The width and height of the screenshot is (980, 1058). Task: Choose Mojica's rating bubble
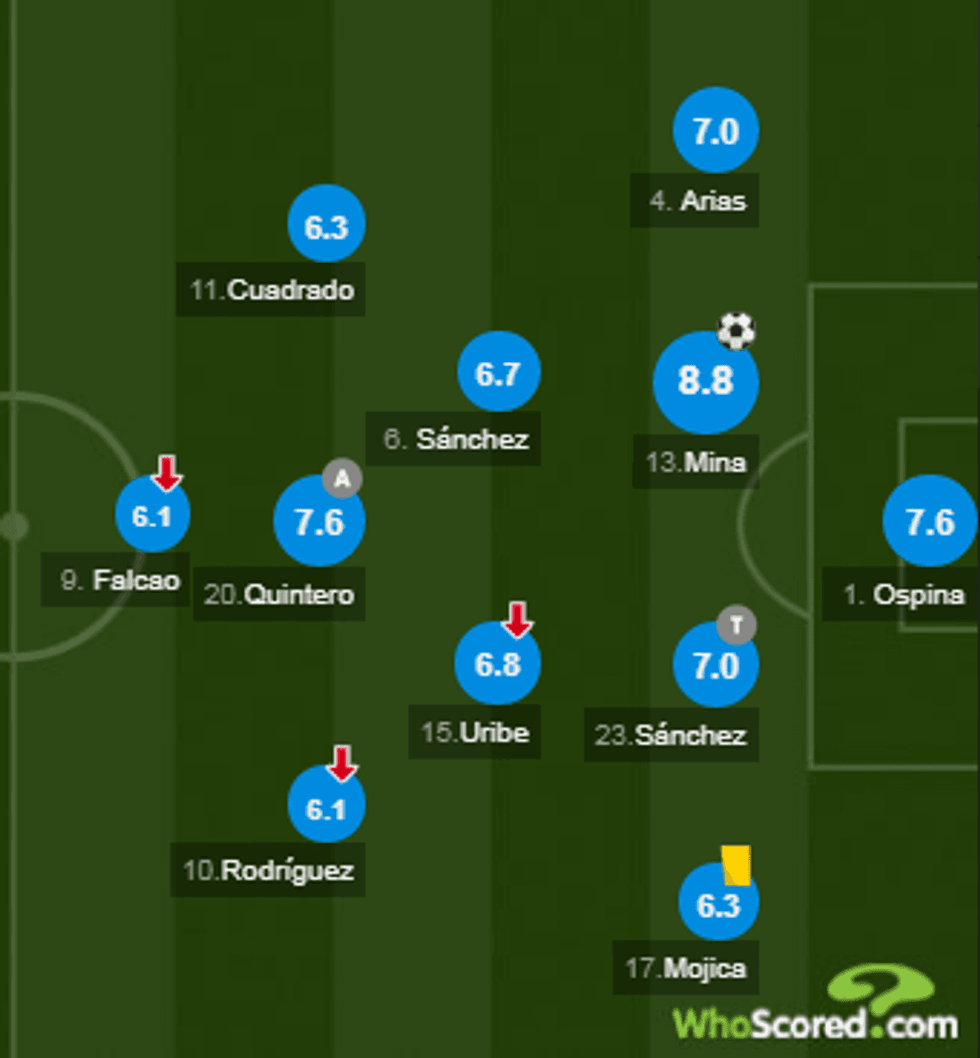pos(717,905)
